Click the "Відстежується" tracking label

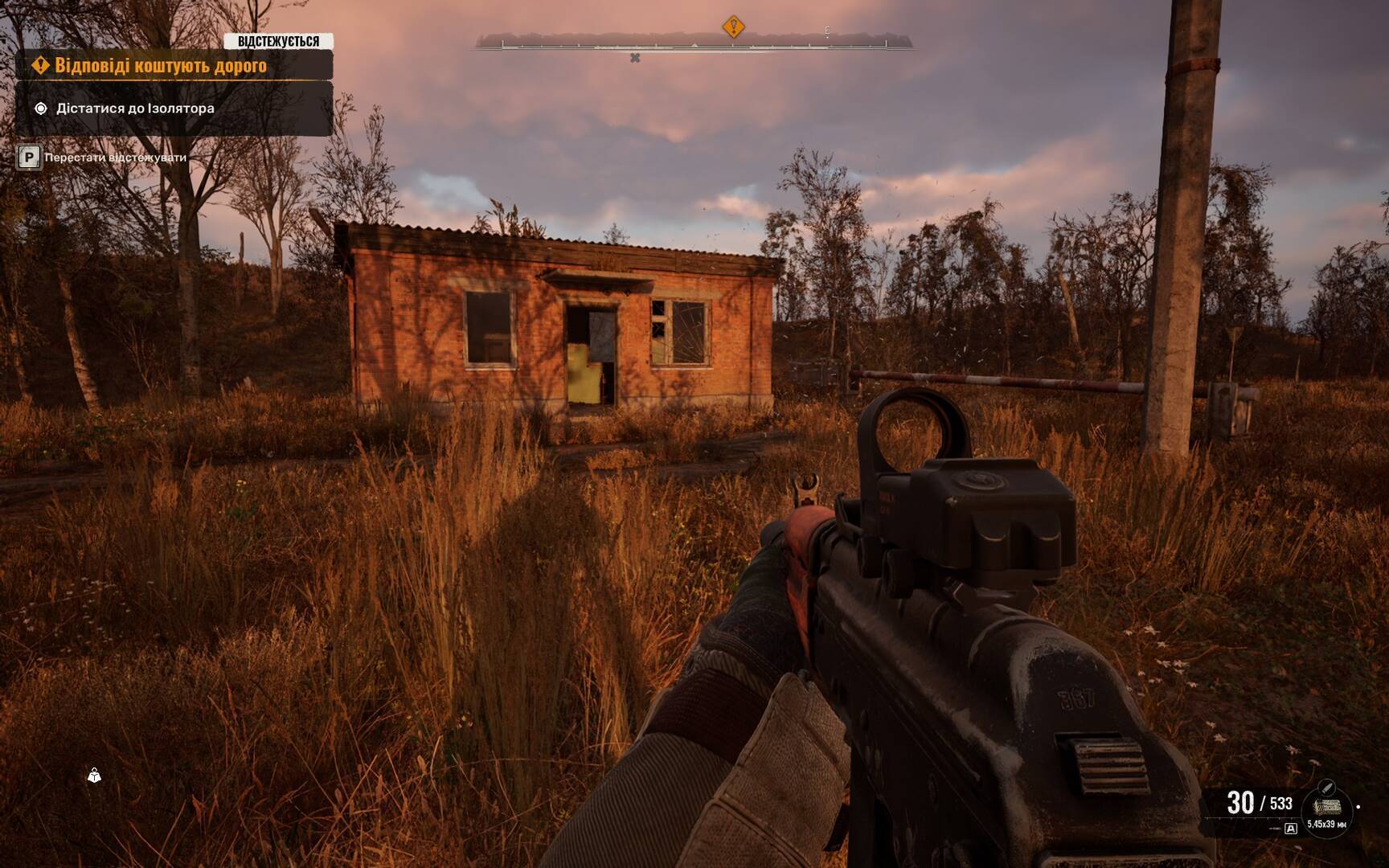point(278,41)
